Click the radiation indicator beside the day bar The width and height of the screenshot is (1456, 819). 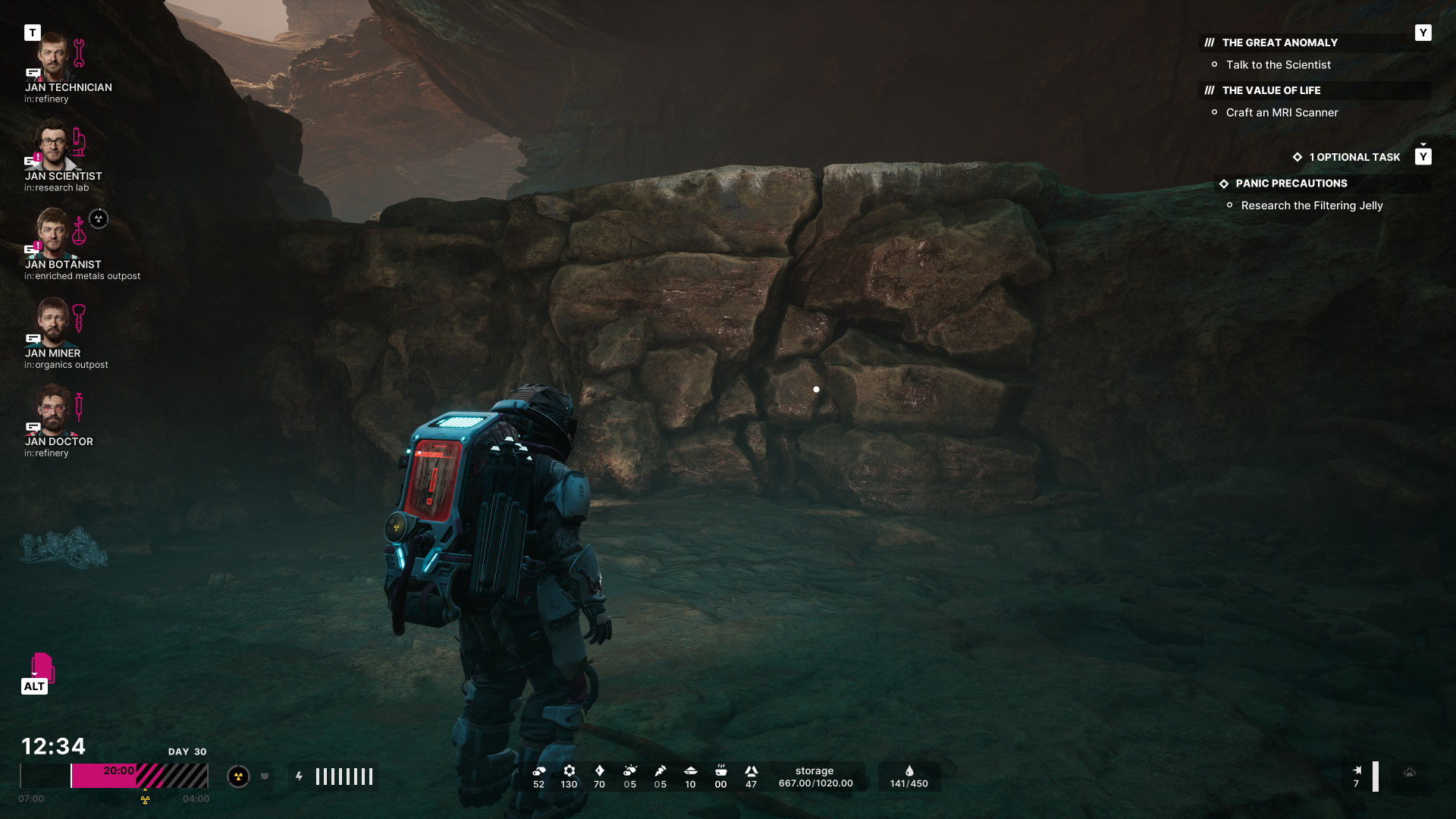point(238,777)
